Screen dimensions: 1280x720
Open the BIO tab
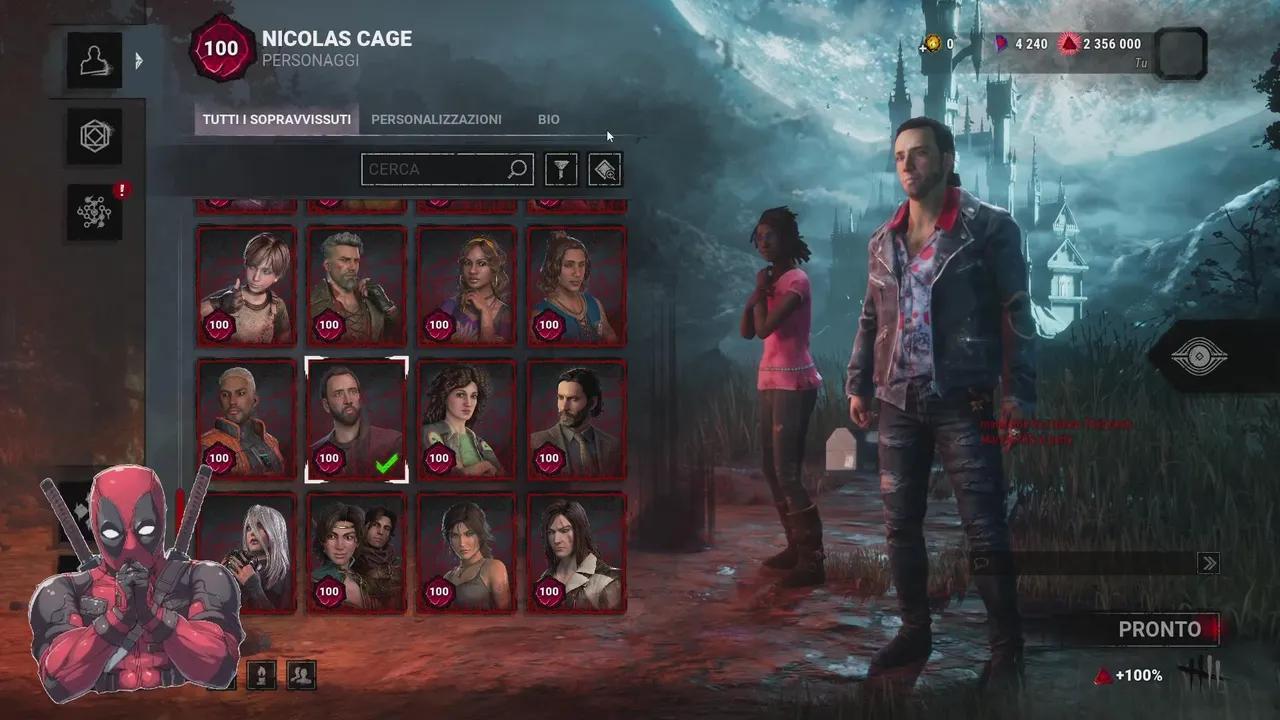point(548,119)
